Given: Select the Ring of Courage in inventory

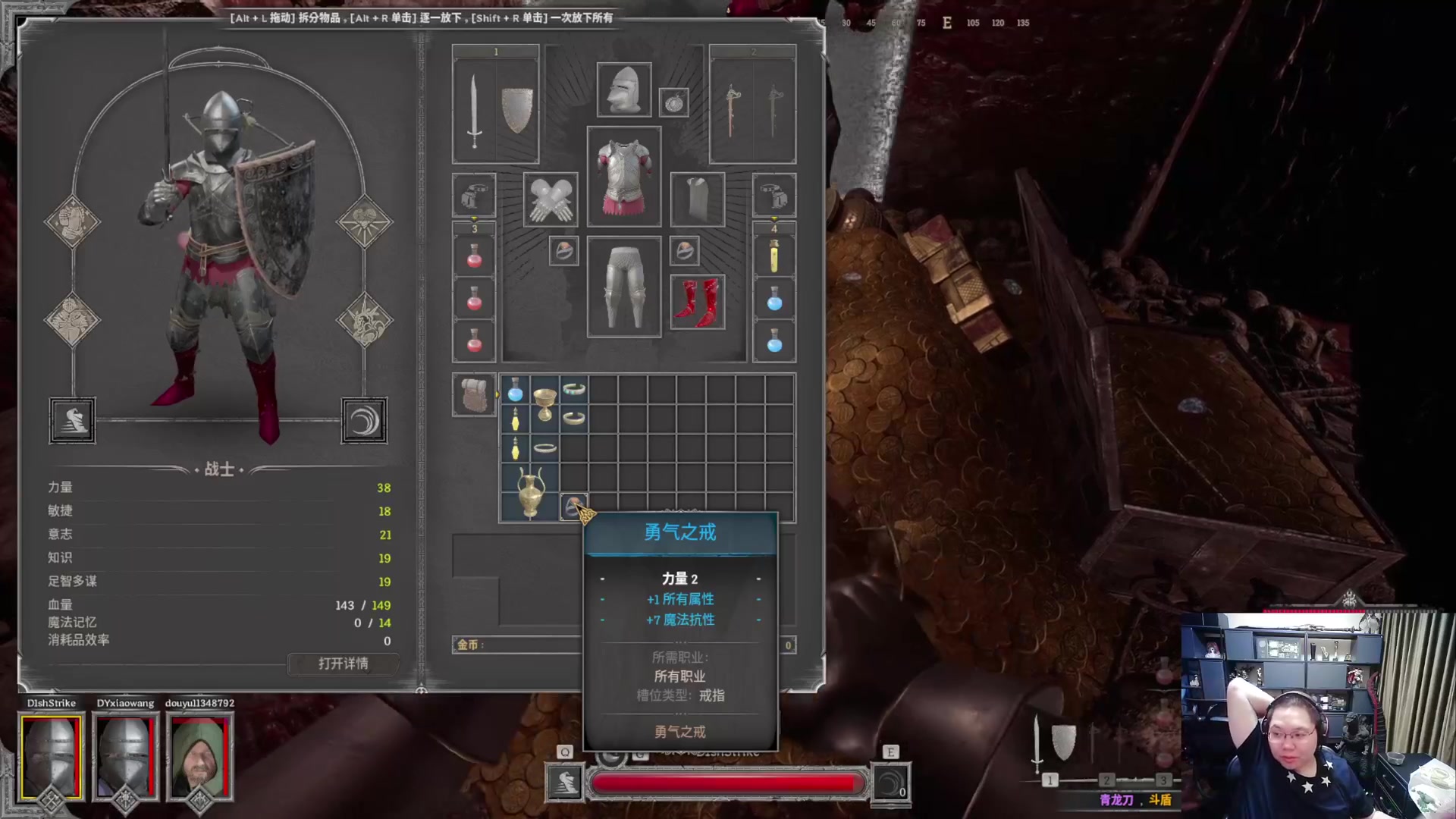Looking at the screenshot, I should click(x=573, y=506).
